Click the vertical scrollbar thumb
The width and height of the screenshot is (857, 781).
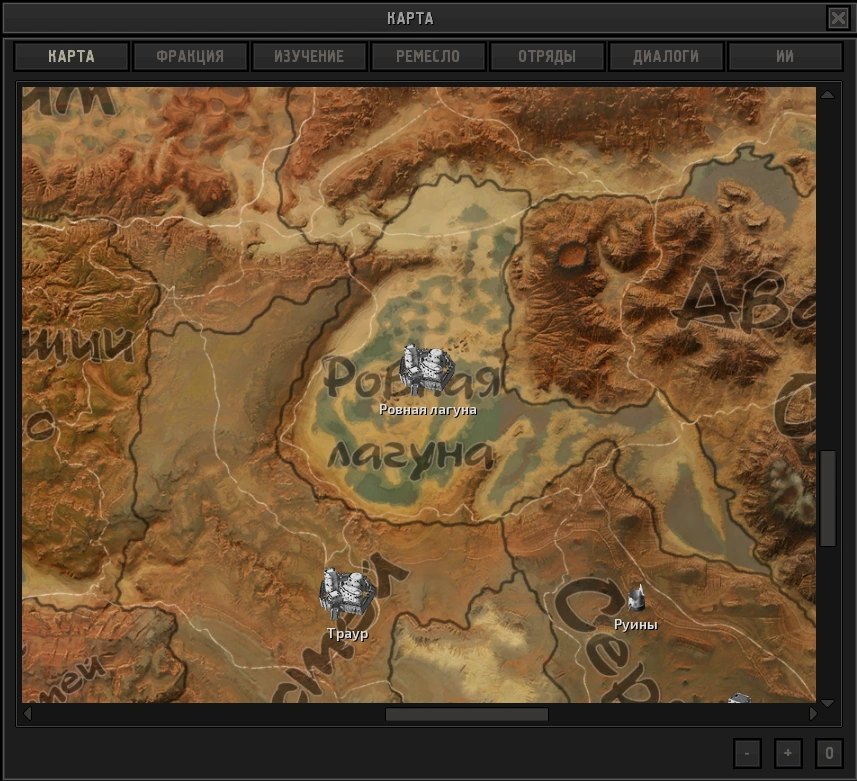click(827, 498)
